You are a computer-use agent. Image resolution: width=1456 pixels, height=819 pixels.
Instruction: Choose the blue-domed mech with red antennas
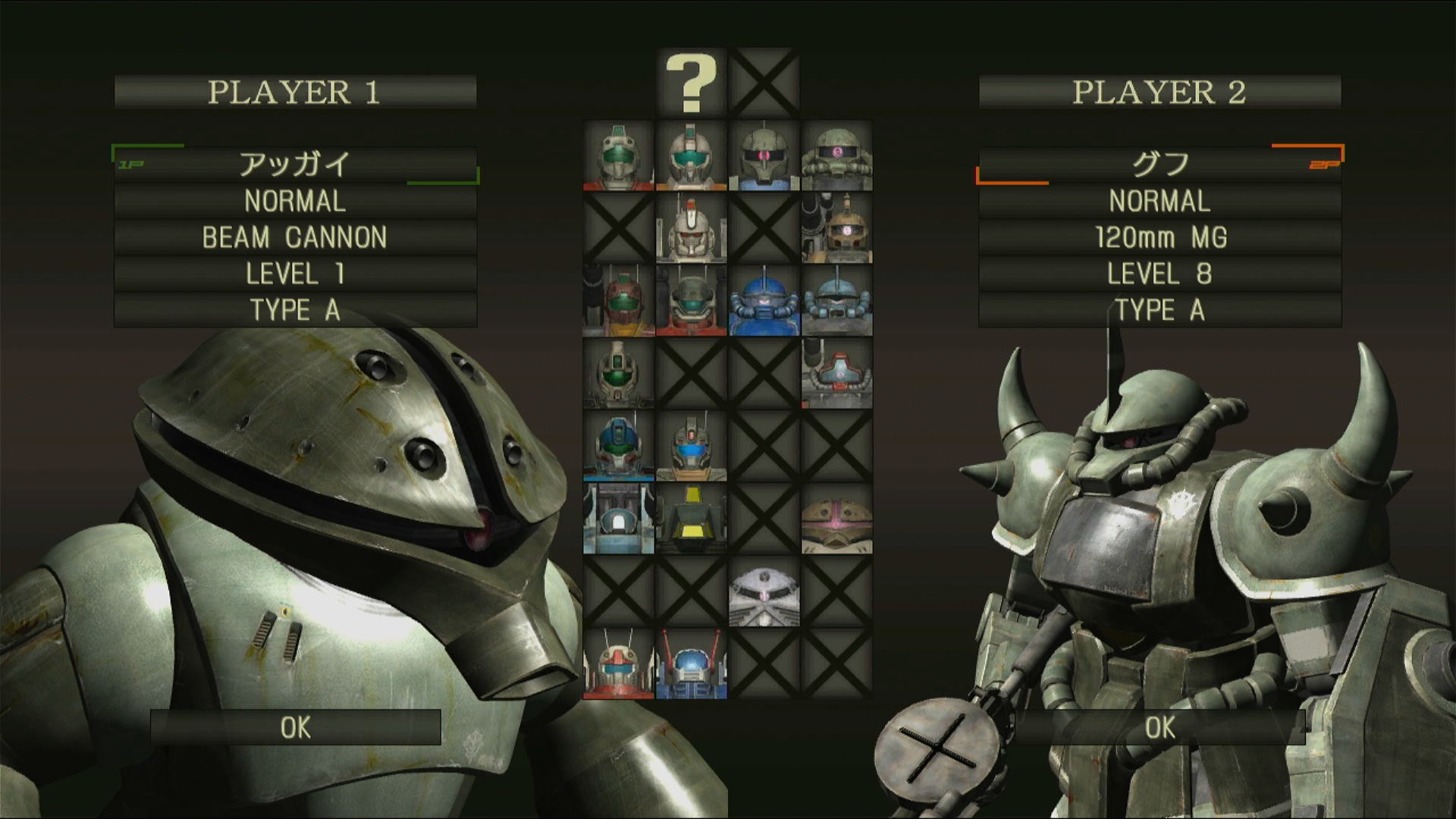point(691,665)
